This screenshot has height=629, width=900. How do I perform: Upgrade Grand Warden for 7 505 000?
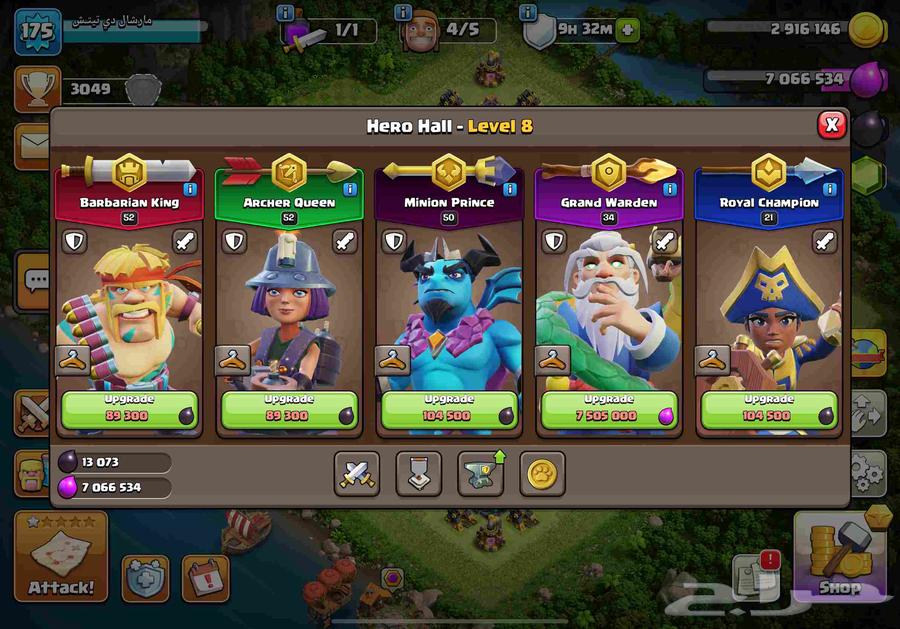609,409
